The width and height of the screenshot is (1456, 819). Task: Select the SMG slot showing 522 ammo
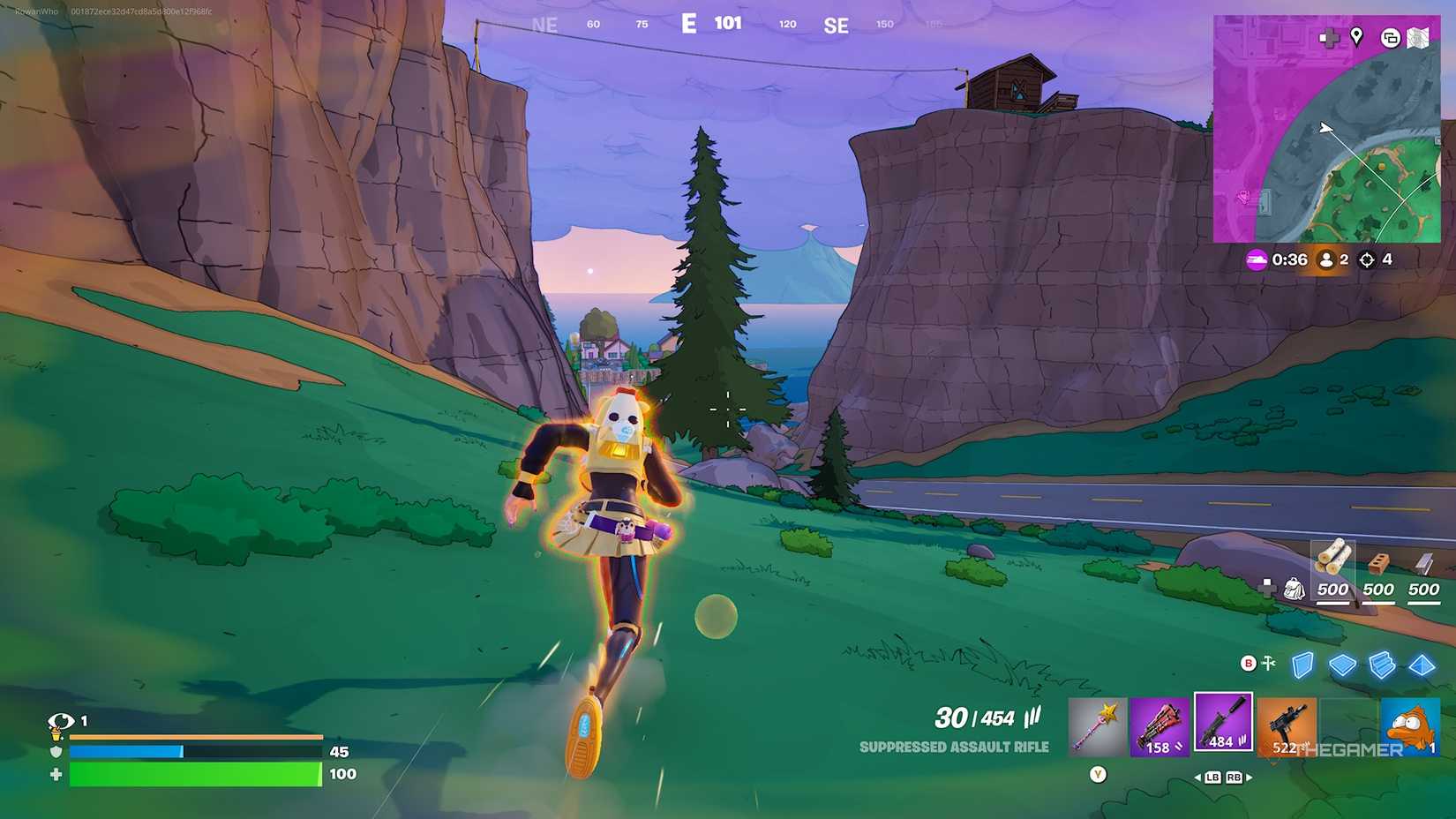tap(1287, 724)
